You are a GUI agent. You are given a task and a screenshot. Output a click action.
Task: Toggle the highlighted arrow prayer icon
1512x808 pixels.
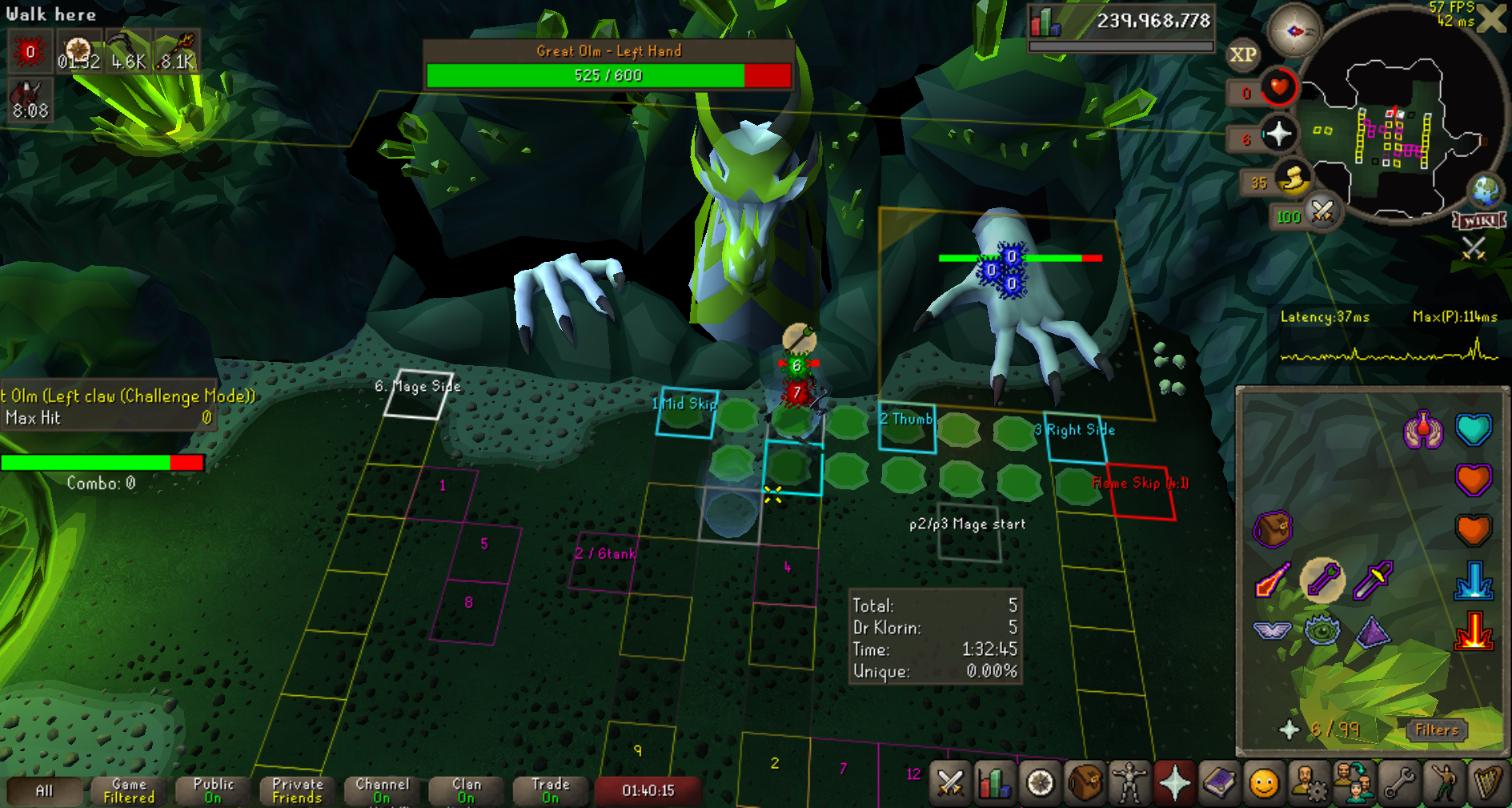click(x=1322, y=580)
